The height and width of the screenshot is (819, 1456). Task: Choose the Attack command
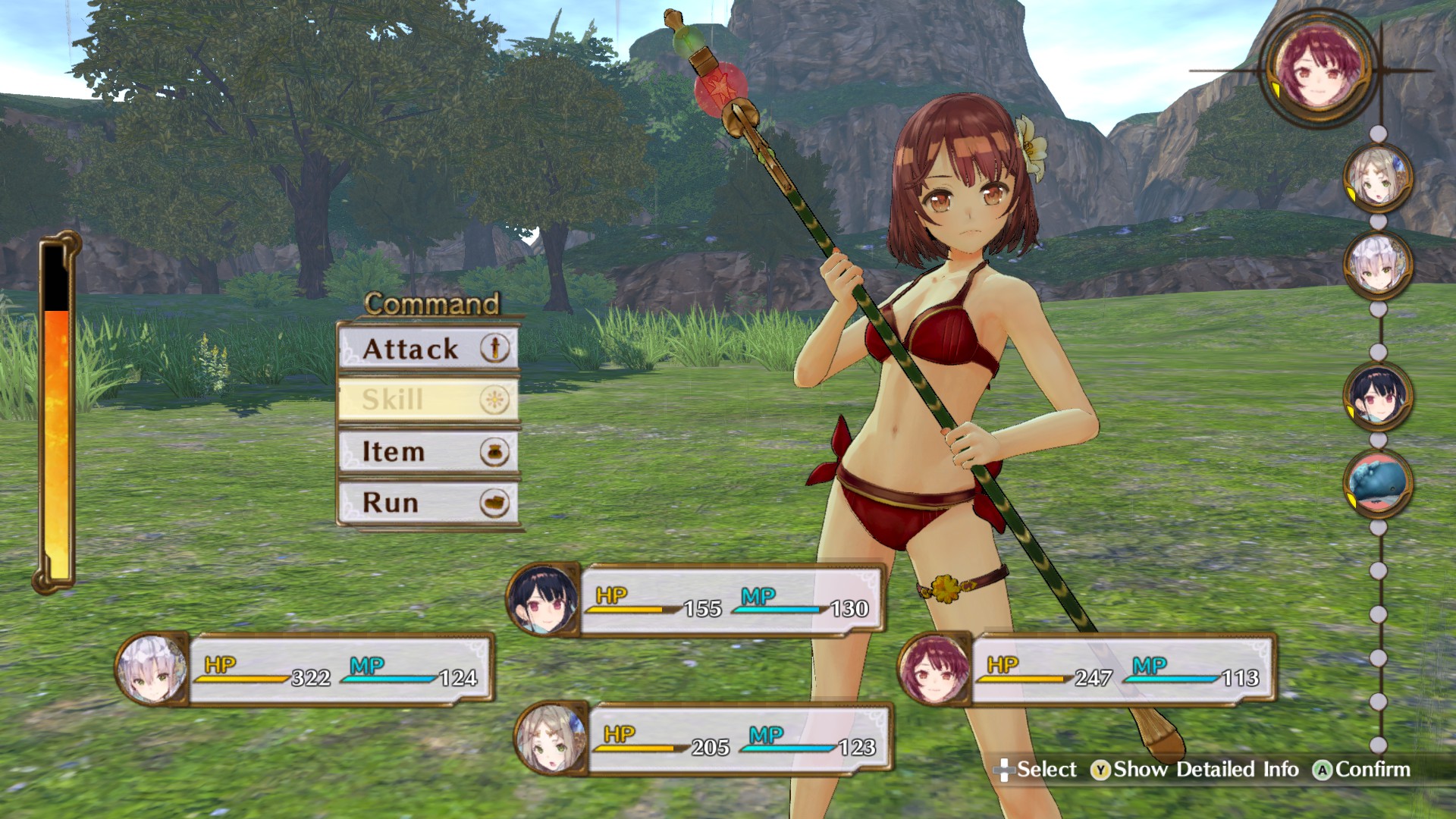click(409, 350)
